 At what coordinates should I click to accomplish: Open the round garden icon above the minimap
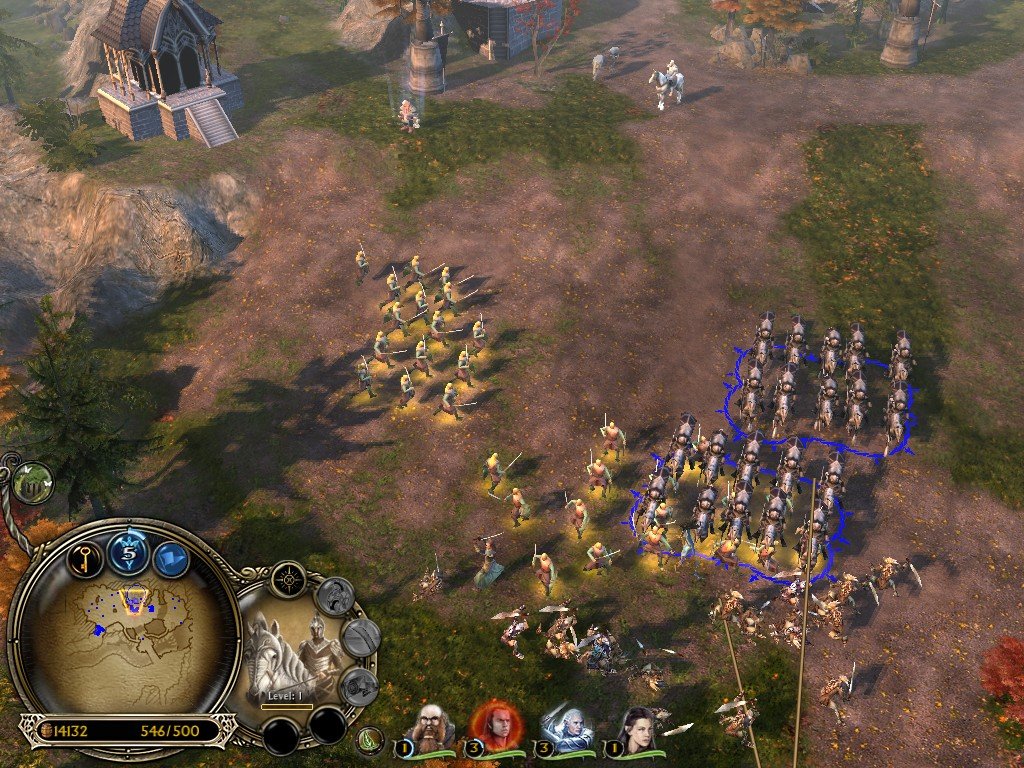[33, 481]
